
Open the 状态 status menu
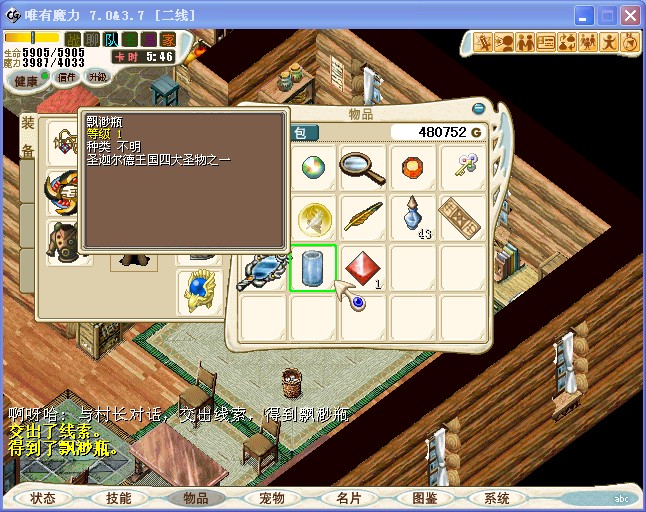point(43,497)
